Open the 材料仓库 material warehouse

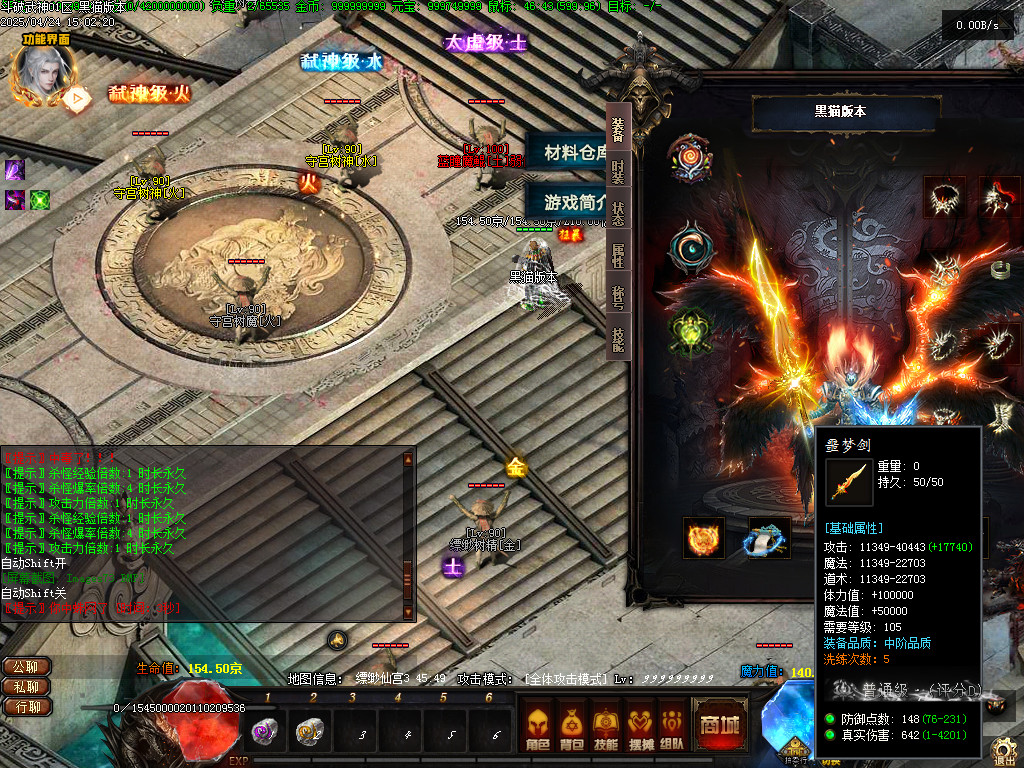573,152
